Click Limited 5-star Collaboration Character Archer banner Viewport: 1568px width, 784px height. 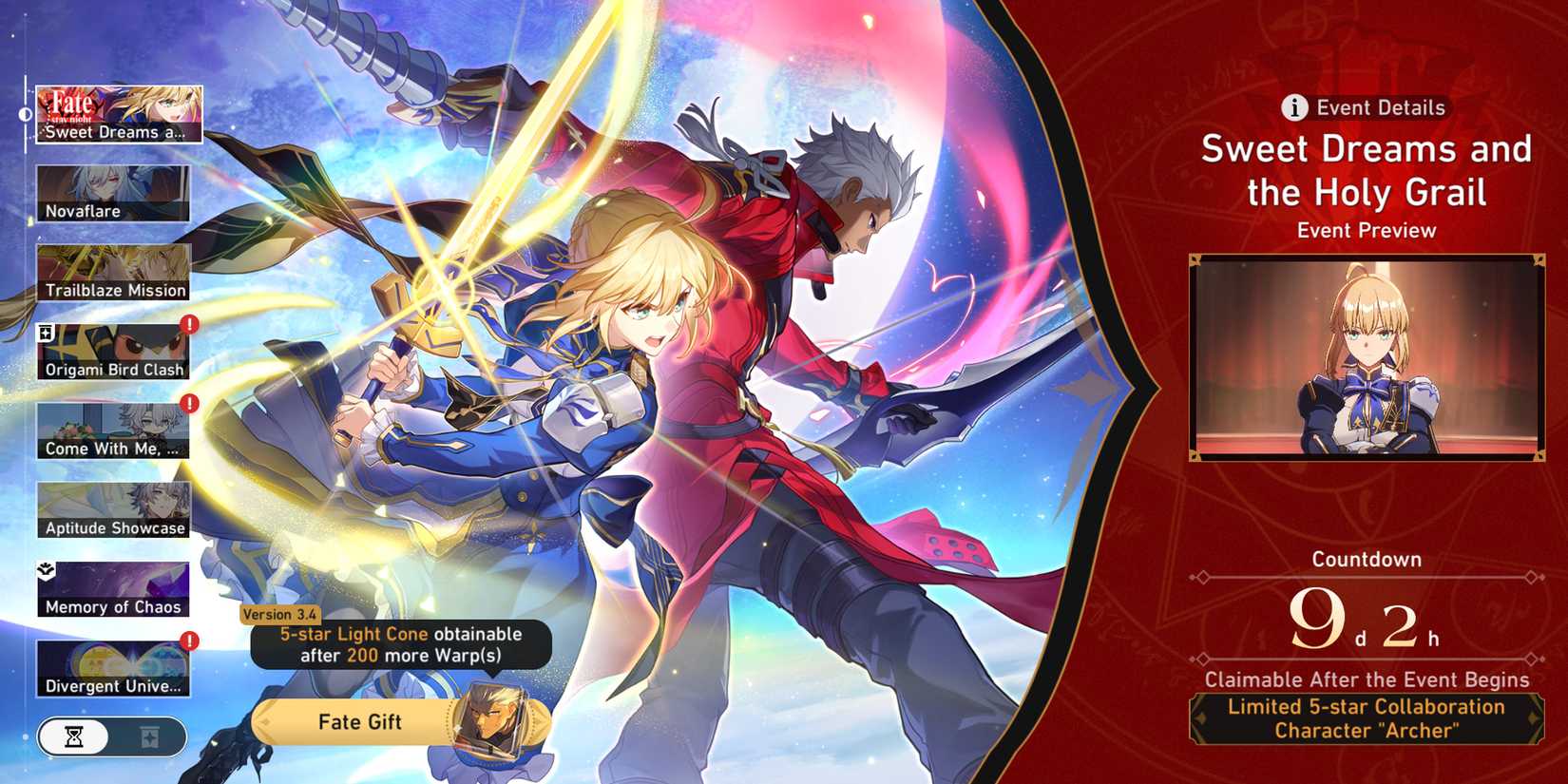point(1366,718)
